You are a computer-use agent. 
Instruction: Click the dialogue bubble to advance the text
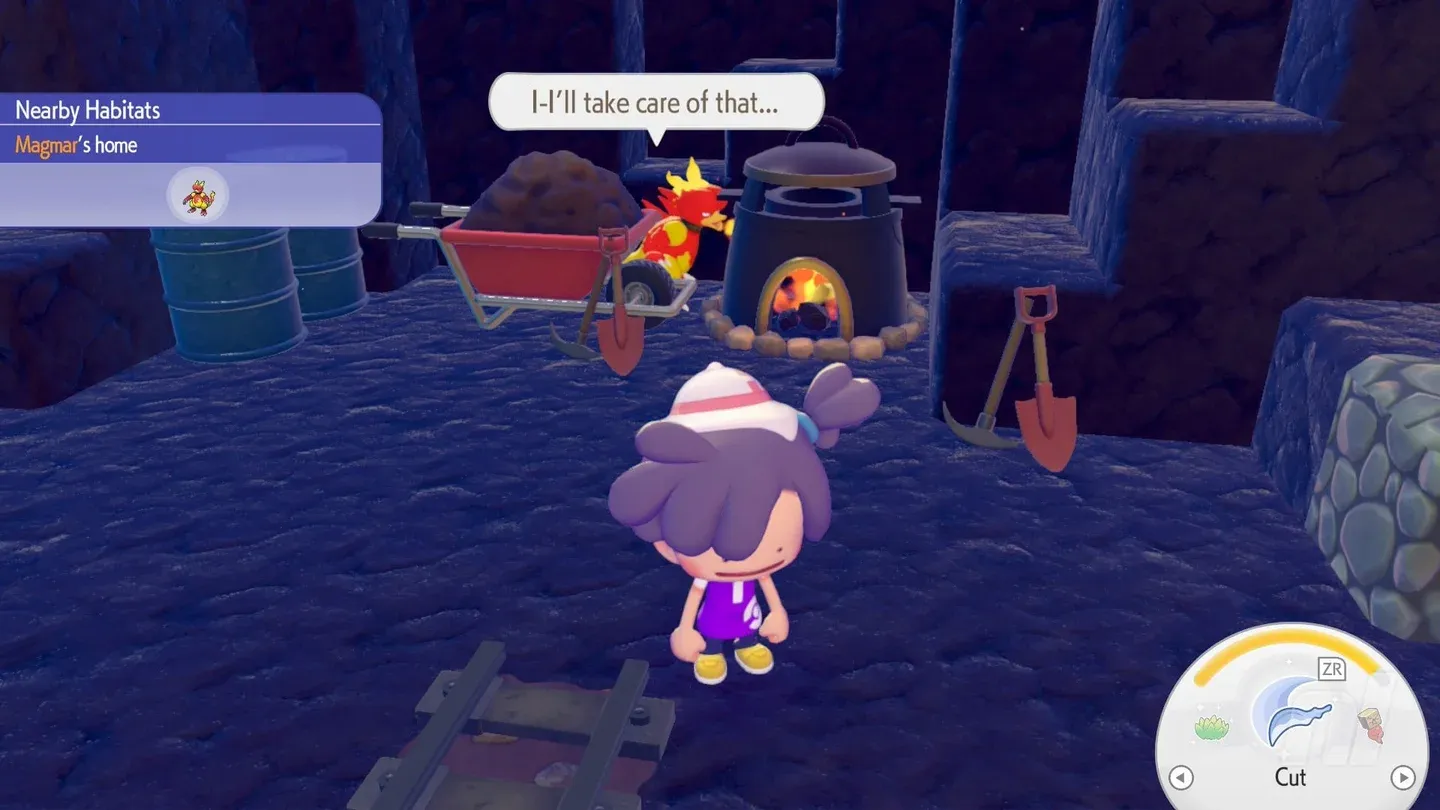(655, 101)
